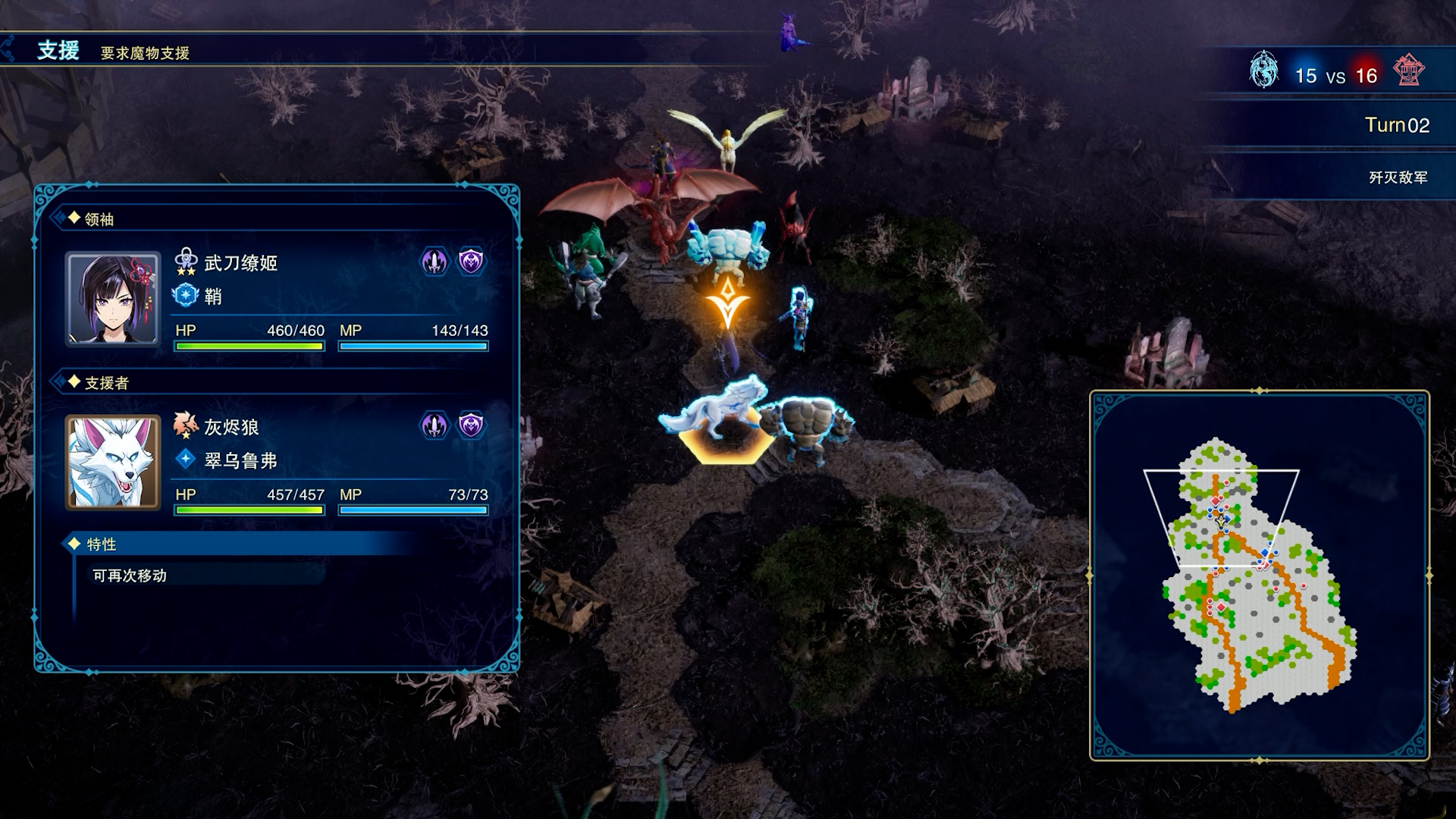This screenshot has width=1456, height=819.
Task: Click the battlefield minimap
Action: coord(1259,575)
